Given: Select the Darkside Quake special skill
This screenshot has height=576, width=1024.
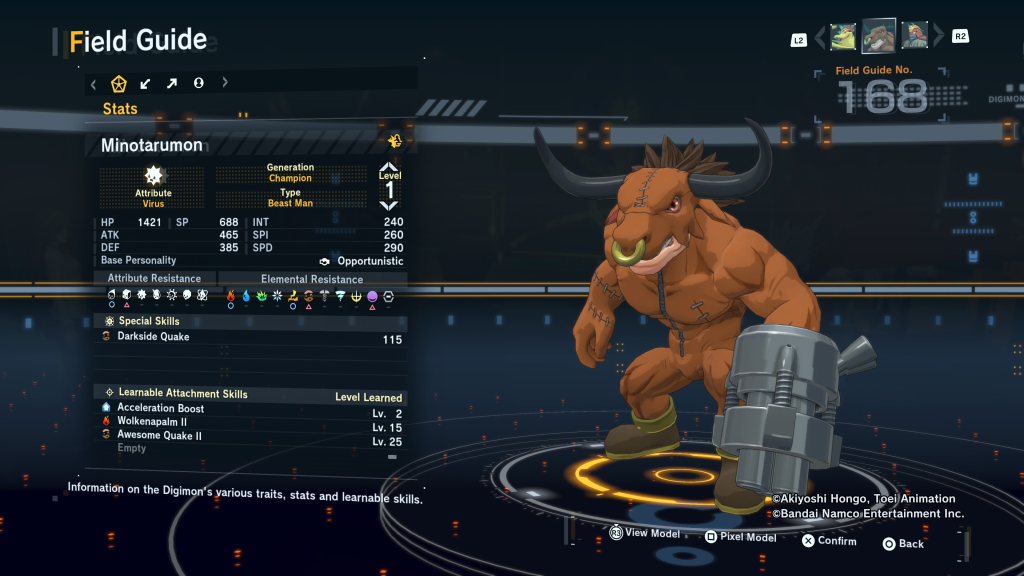Looking at the screenshot, I should click(153, 337).
